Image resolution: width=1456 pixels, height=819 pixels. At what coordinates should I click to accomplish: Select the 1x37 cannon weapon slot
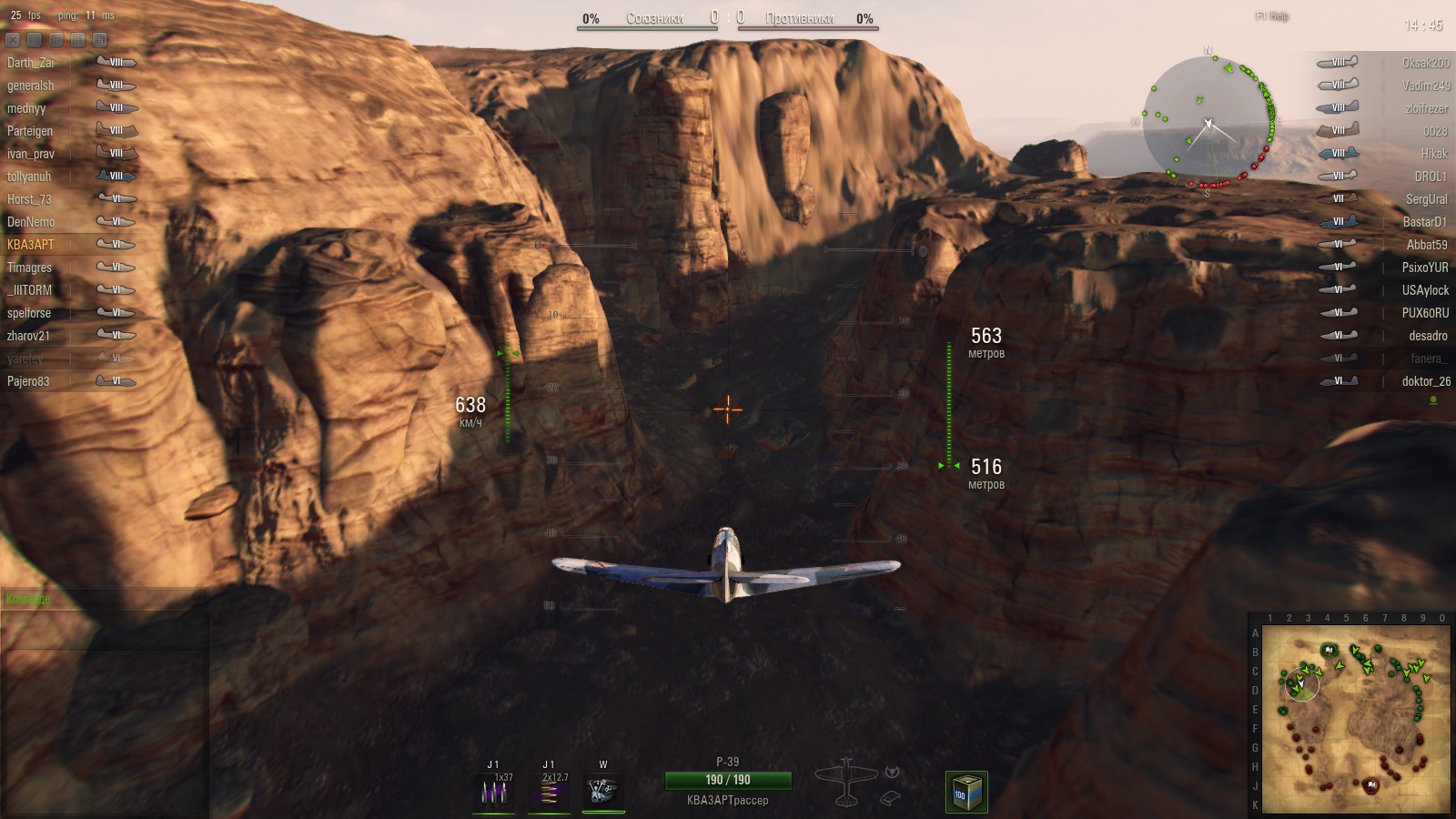click(x=494, y=790)
